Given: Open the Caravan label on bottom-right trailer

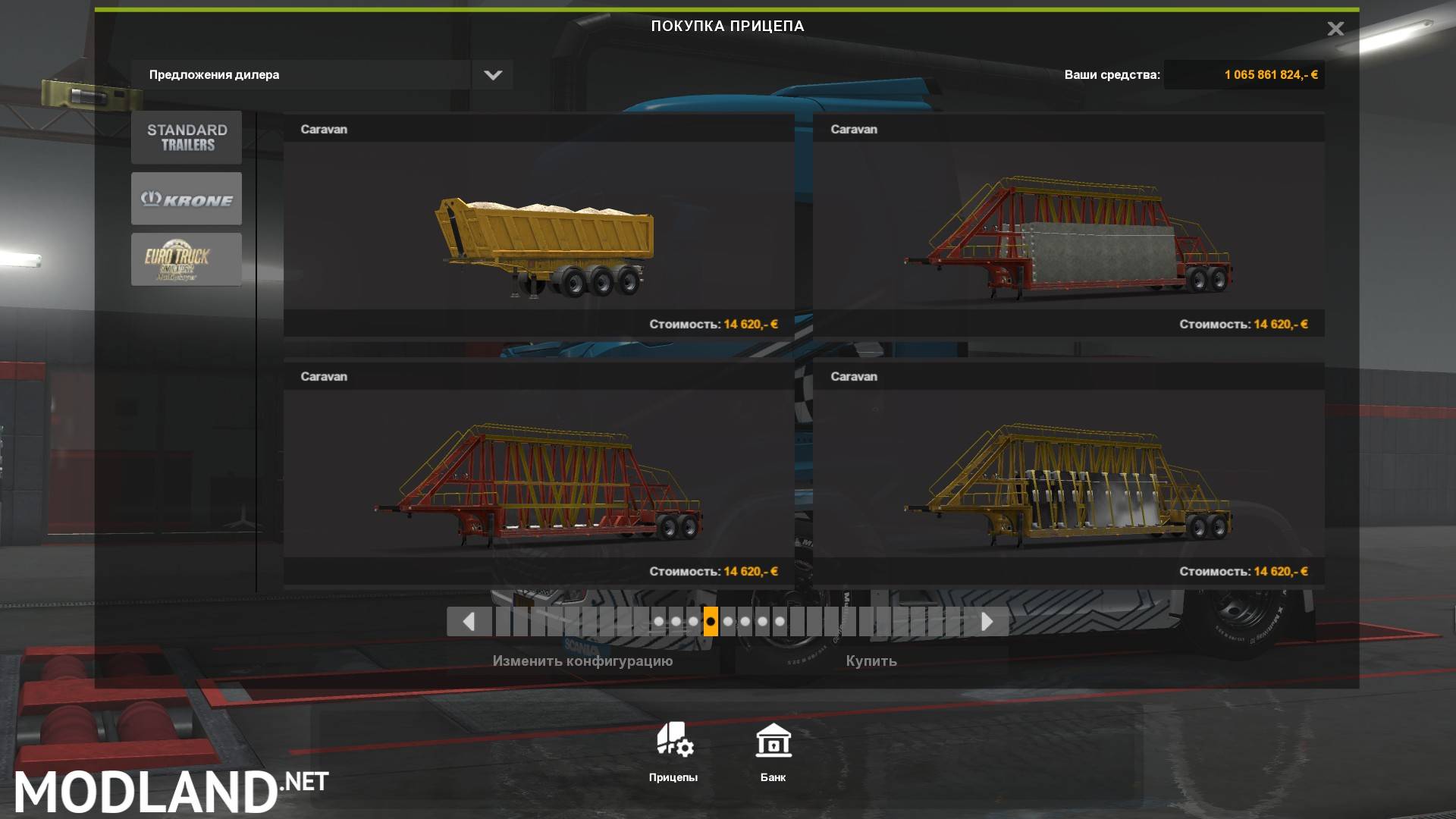Looking at the screenshot, I should pos(854,376).
